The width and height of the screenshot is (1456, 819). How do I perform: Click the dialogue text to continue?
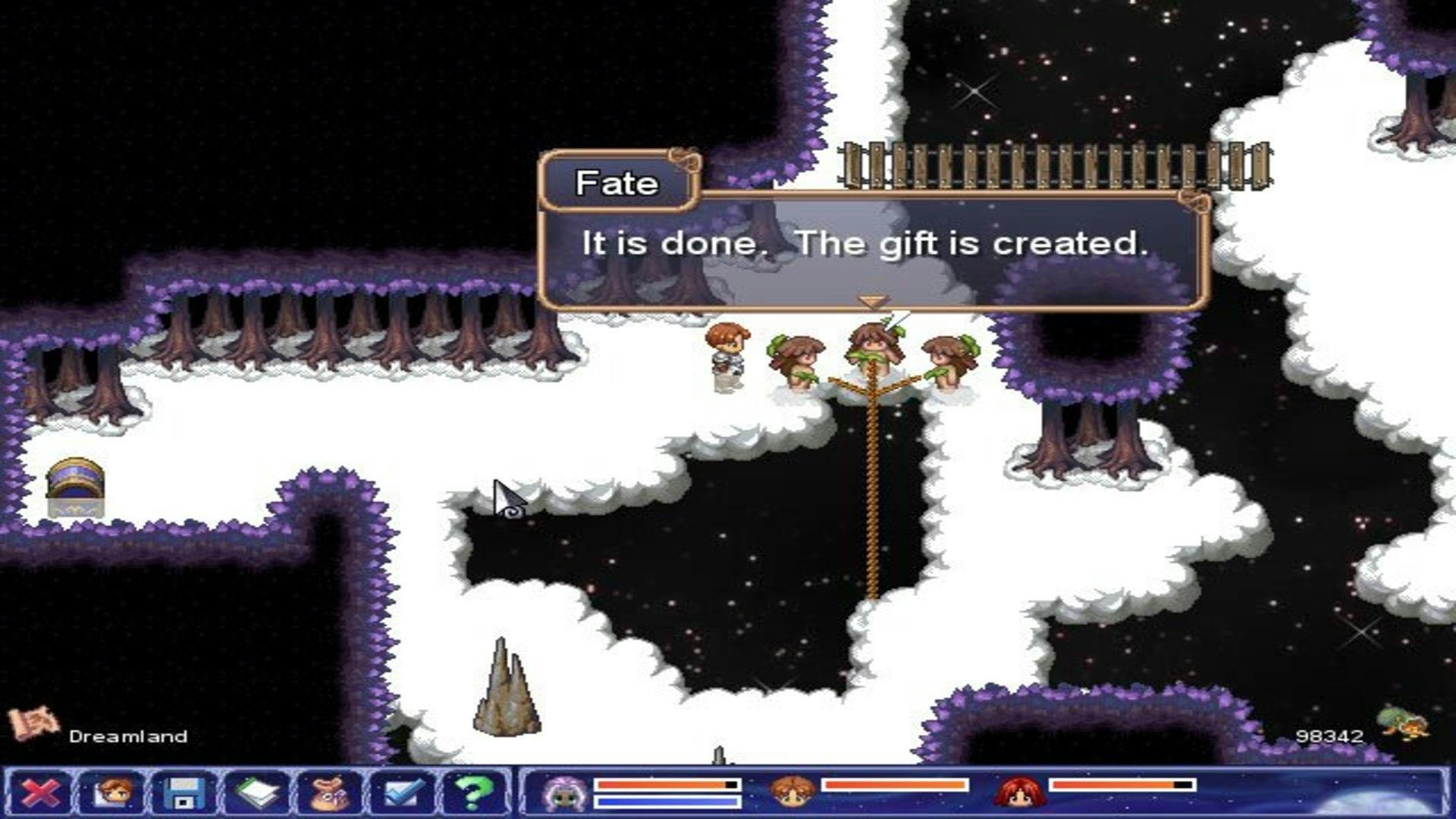pos(864,243)
